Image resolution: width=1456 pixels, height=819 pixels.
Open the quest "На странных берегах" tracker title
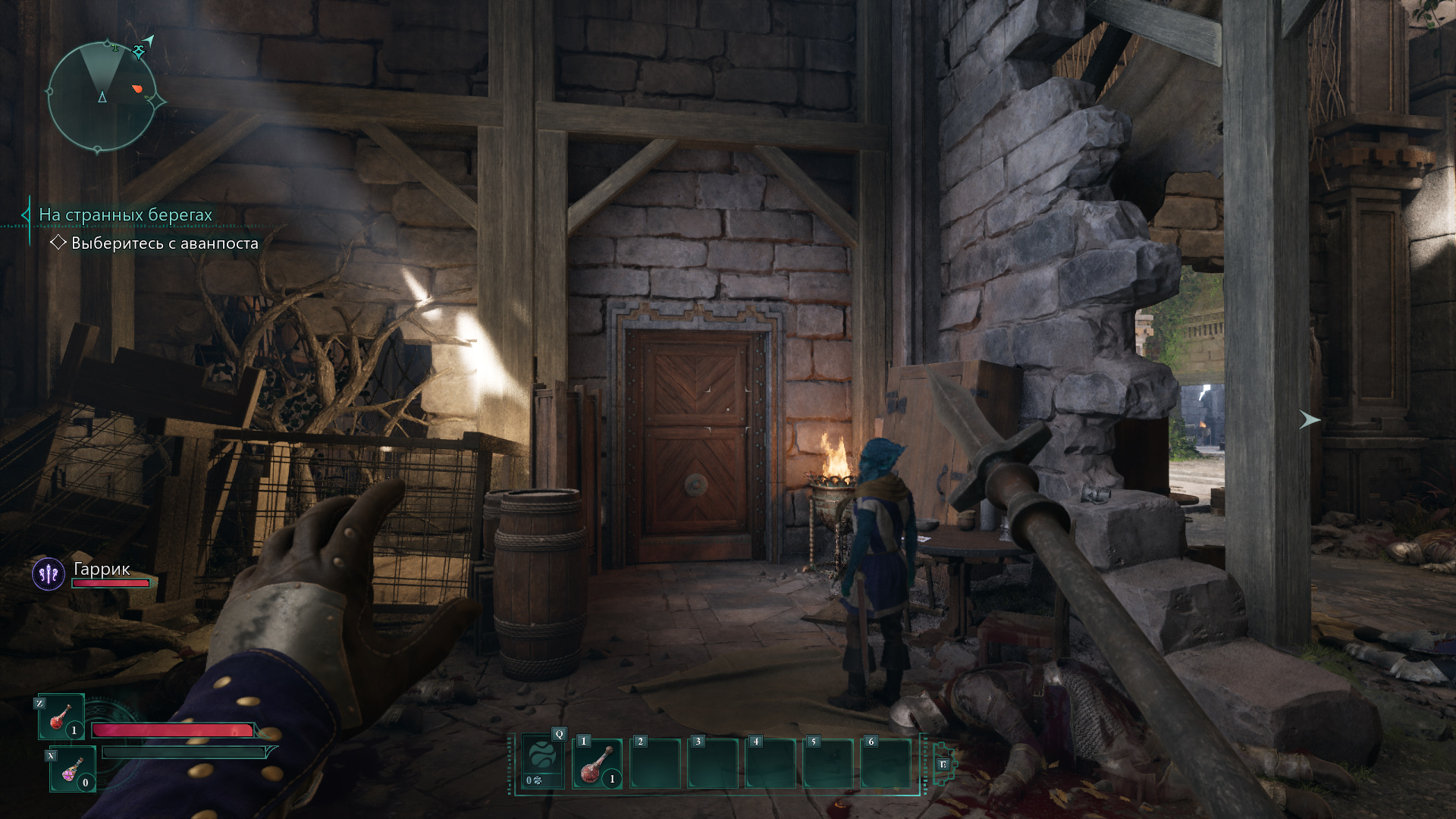[126, 215]
